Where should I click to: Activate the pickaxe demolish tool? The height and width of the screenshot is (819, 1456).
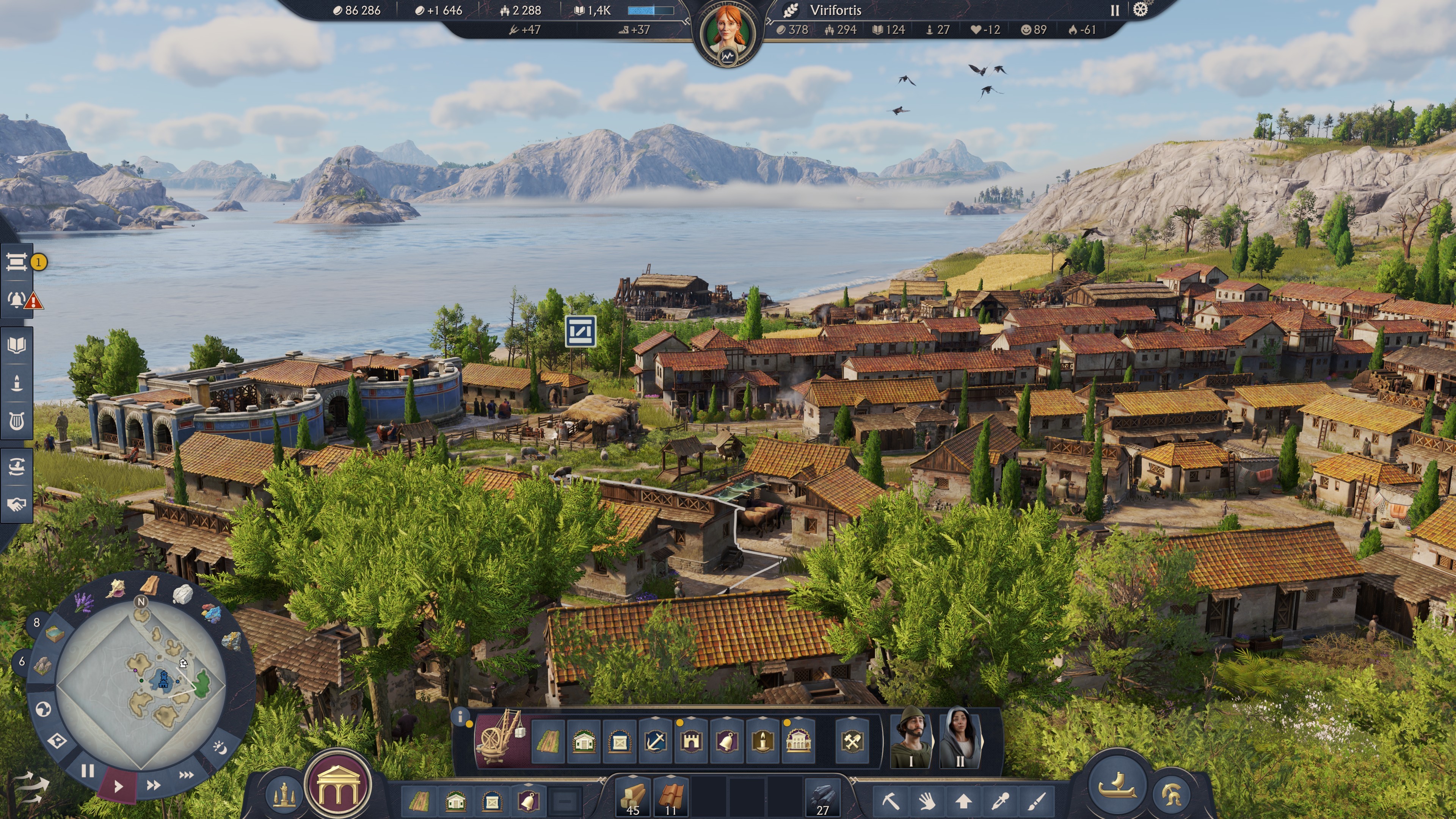coord(891,801)
